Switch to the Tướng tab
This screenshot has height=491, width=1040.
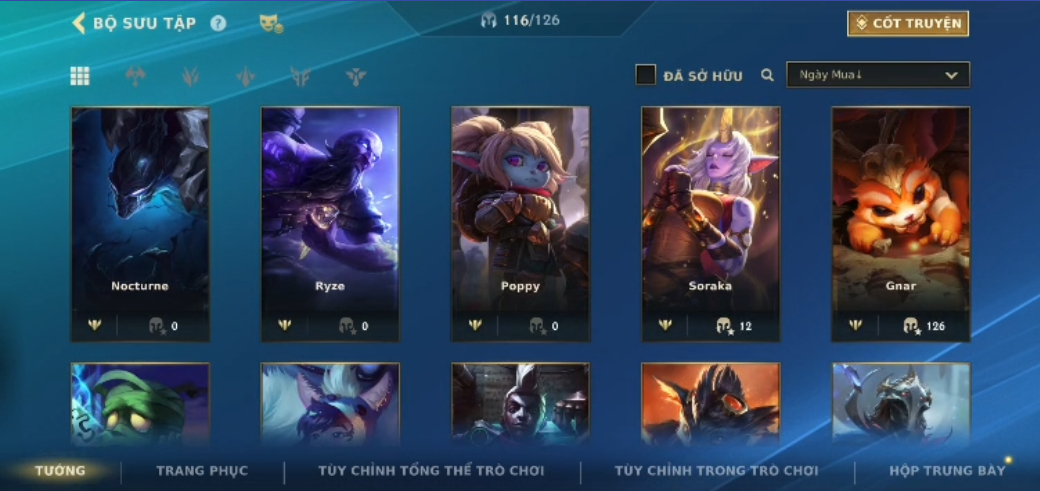[x=60, y=470]
